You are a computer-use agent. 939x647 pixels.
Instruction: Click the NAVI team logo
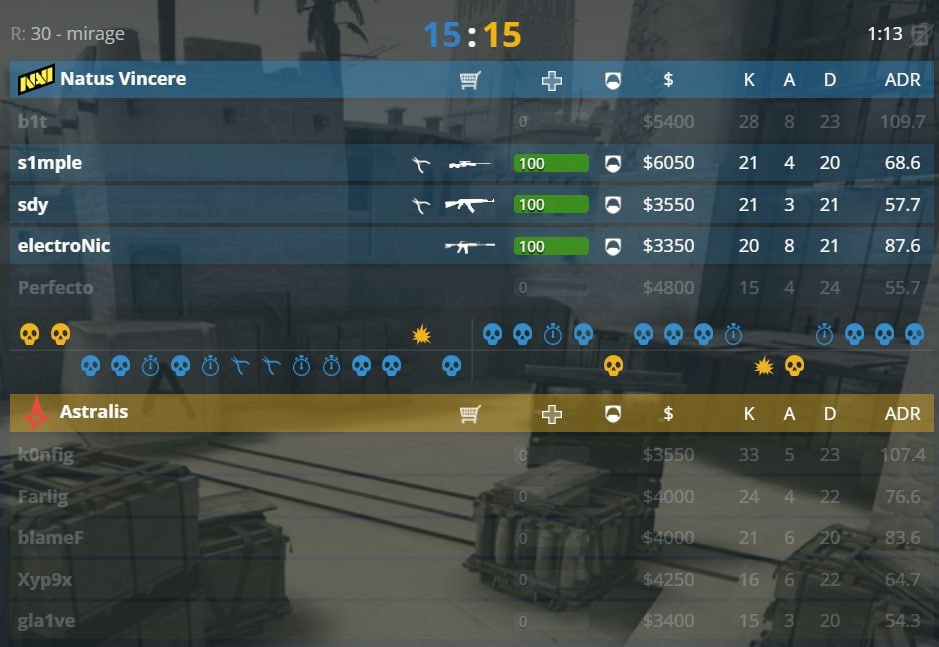click(x=36, y=79)
